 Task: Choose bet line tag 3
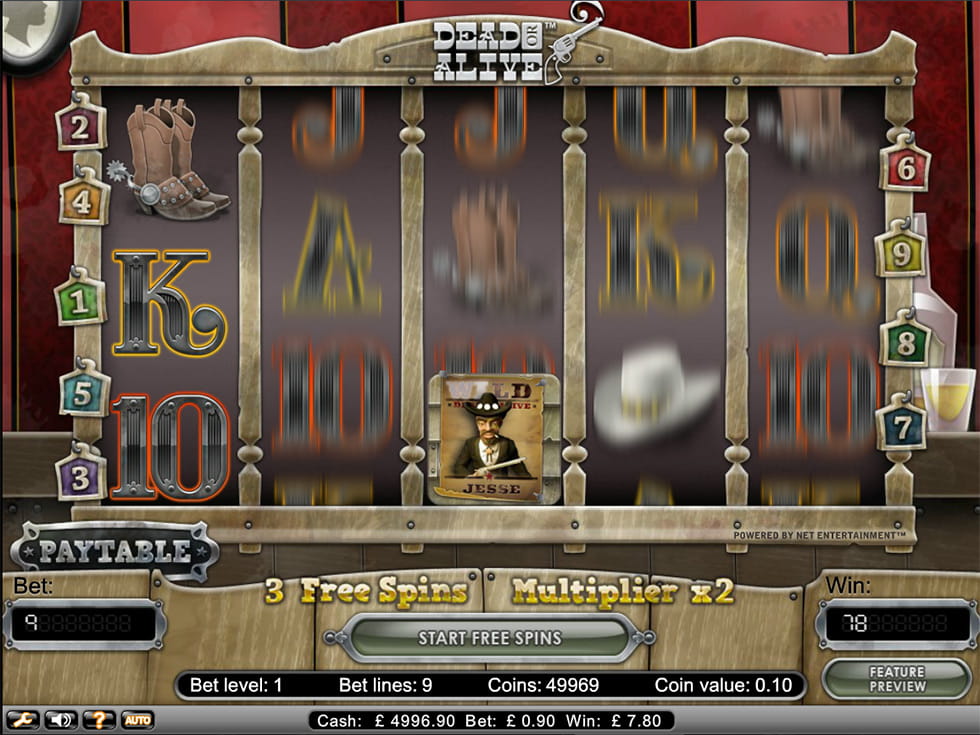tap(81, 475)
